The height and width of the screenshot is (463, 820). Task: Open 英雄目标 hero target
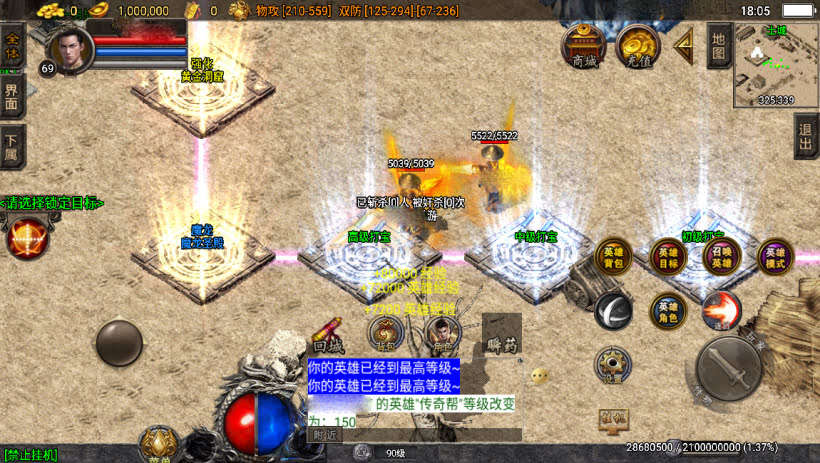668,257
